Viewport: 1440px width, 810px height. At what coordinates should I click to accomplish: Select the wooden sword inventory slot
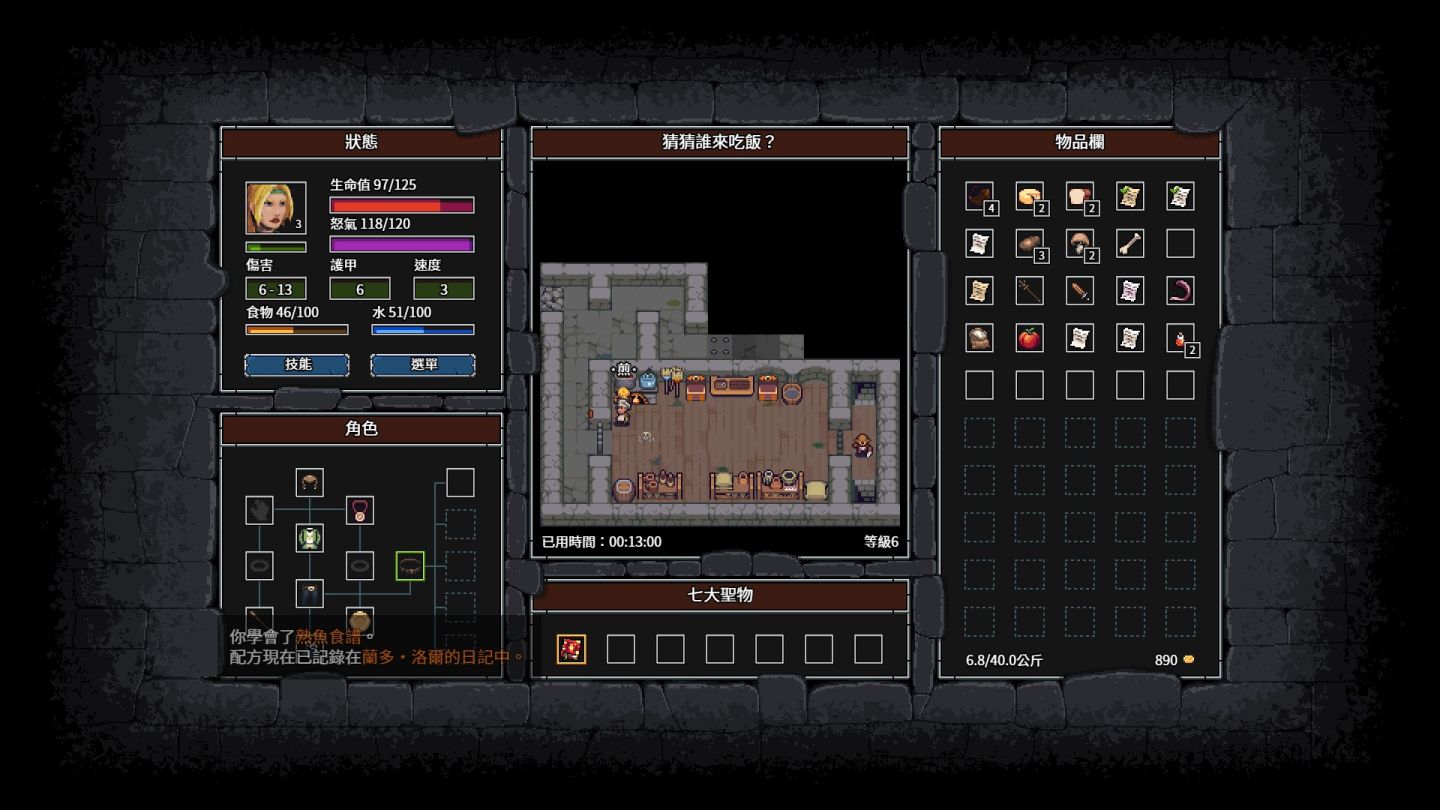1079,291
